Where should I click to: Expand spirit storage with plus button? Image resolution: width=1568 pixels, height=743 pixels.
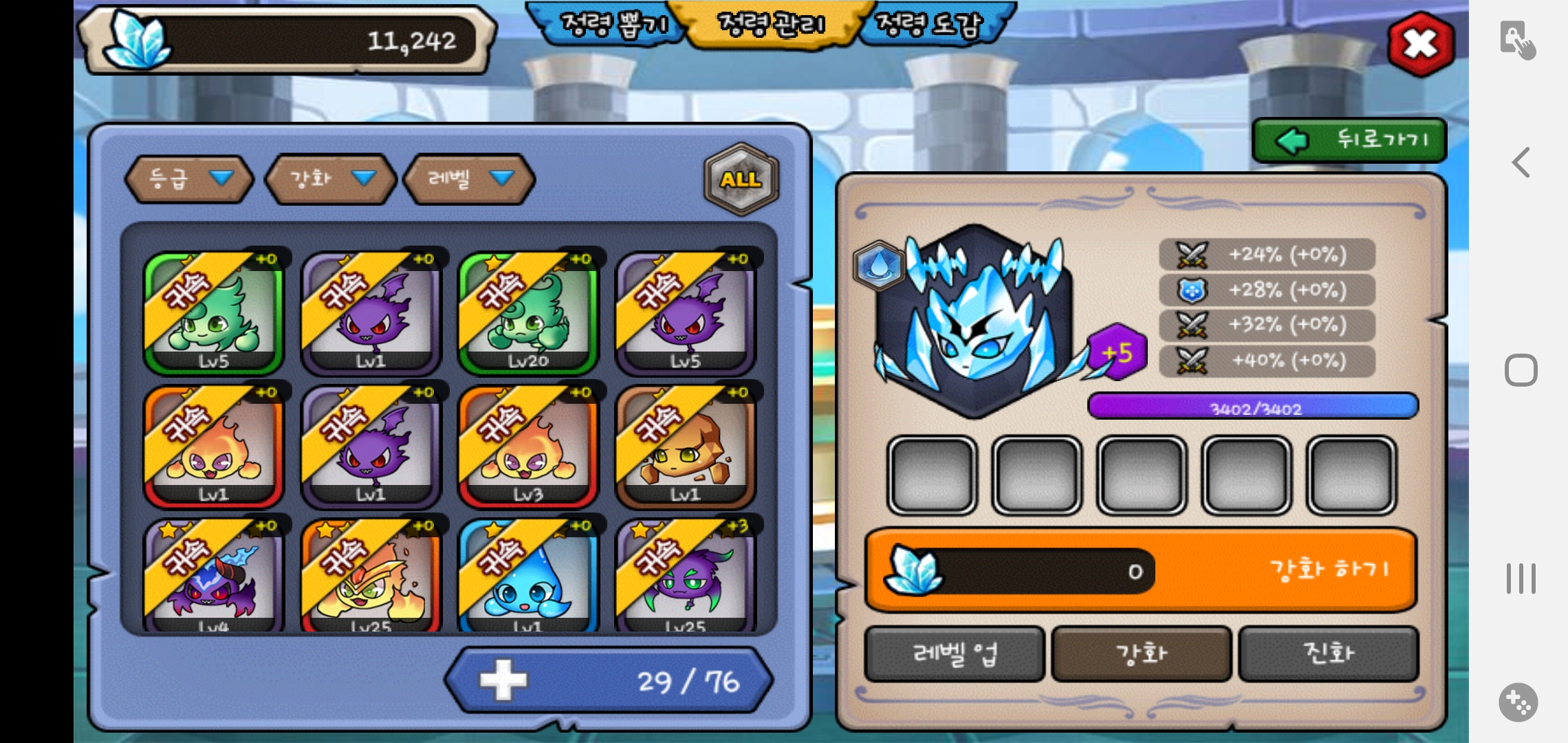pos(503,680)
